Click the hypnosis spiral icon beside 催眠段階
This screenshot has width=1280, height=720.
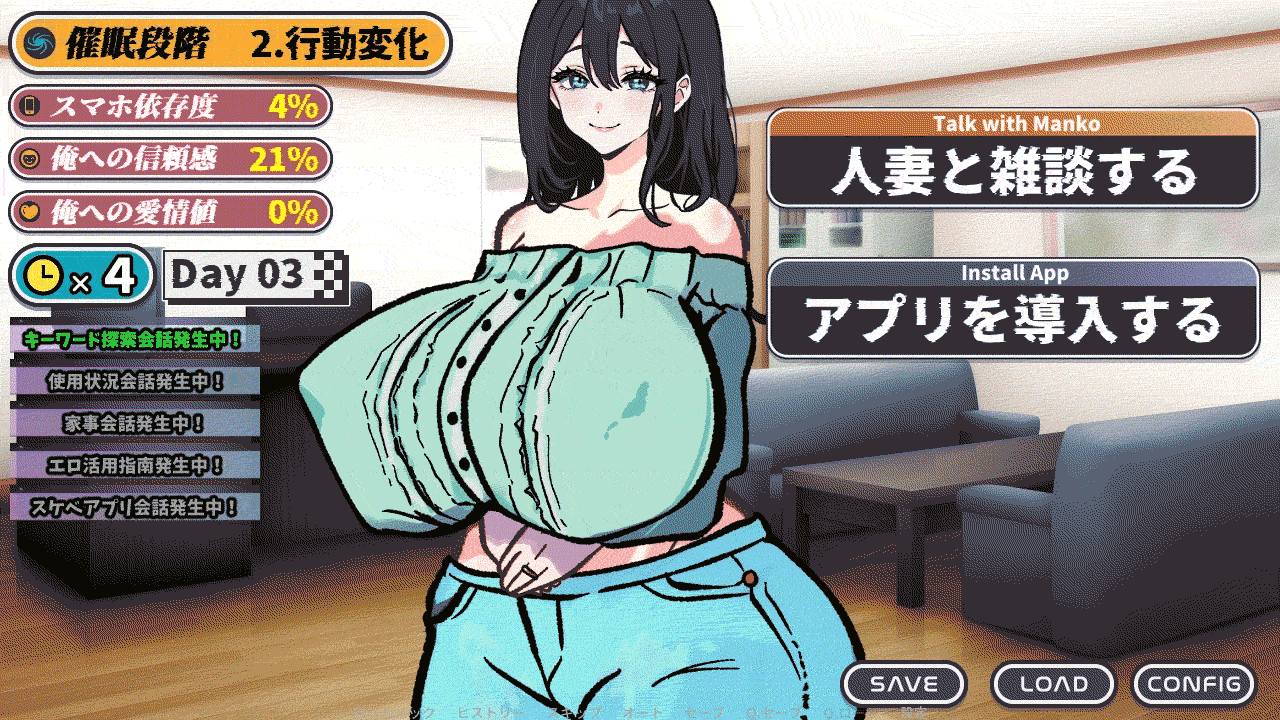coord(40,44)
